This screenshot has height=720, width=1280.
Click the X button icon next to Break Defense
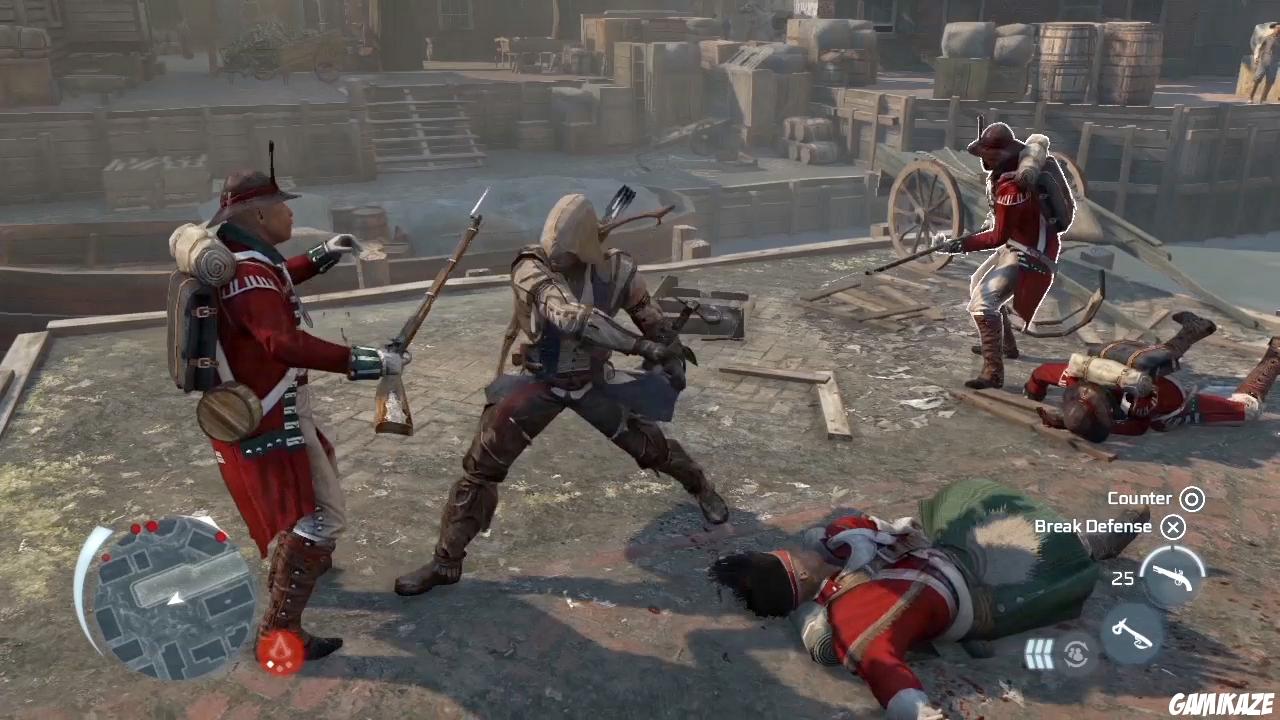click(x=1173, y=527)
